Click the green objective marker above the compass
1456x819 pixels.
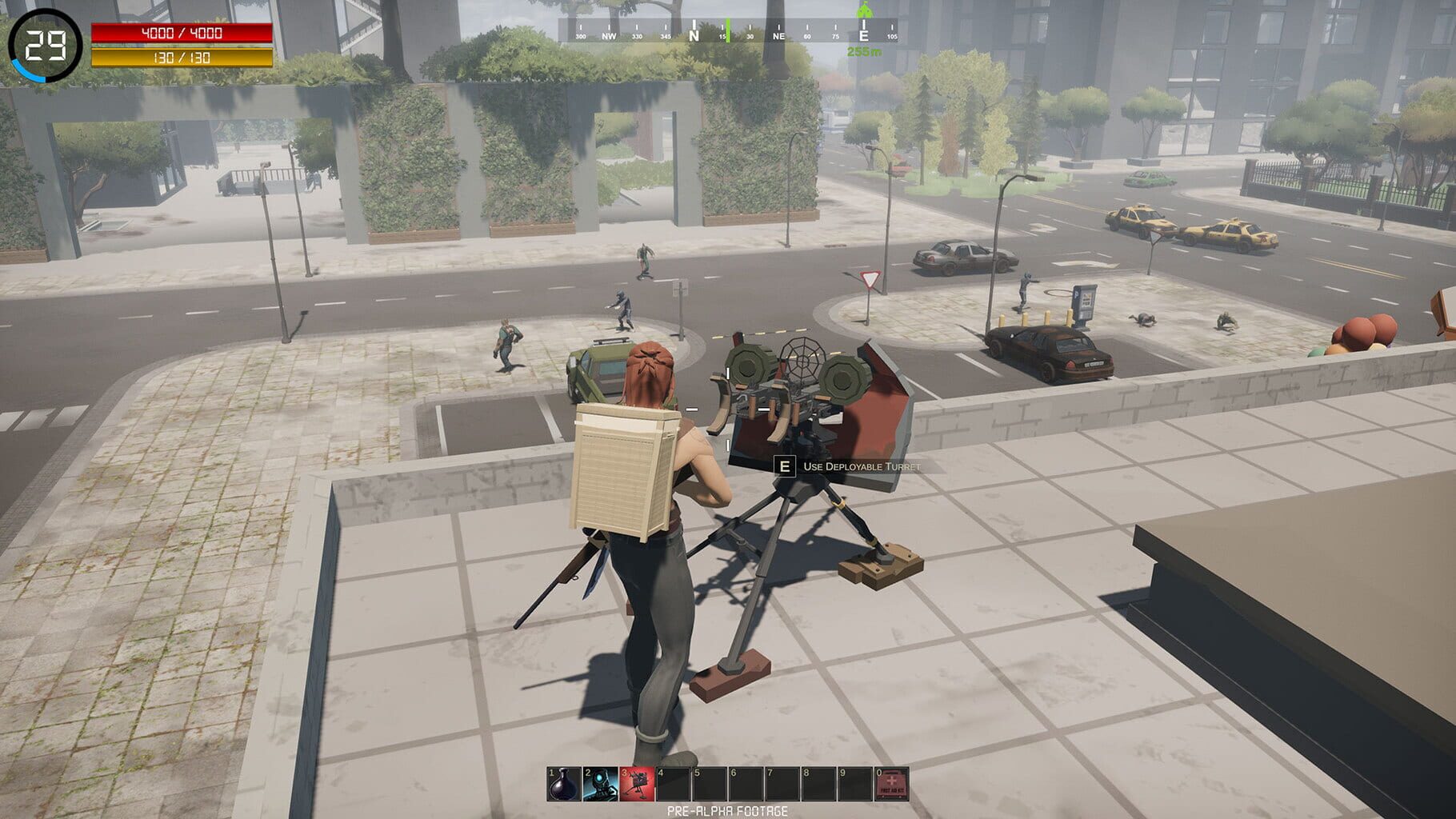pyautogui.click(x=866, y=12)
